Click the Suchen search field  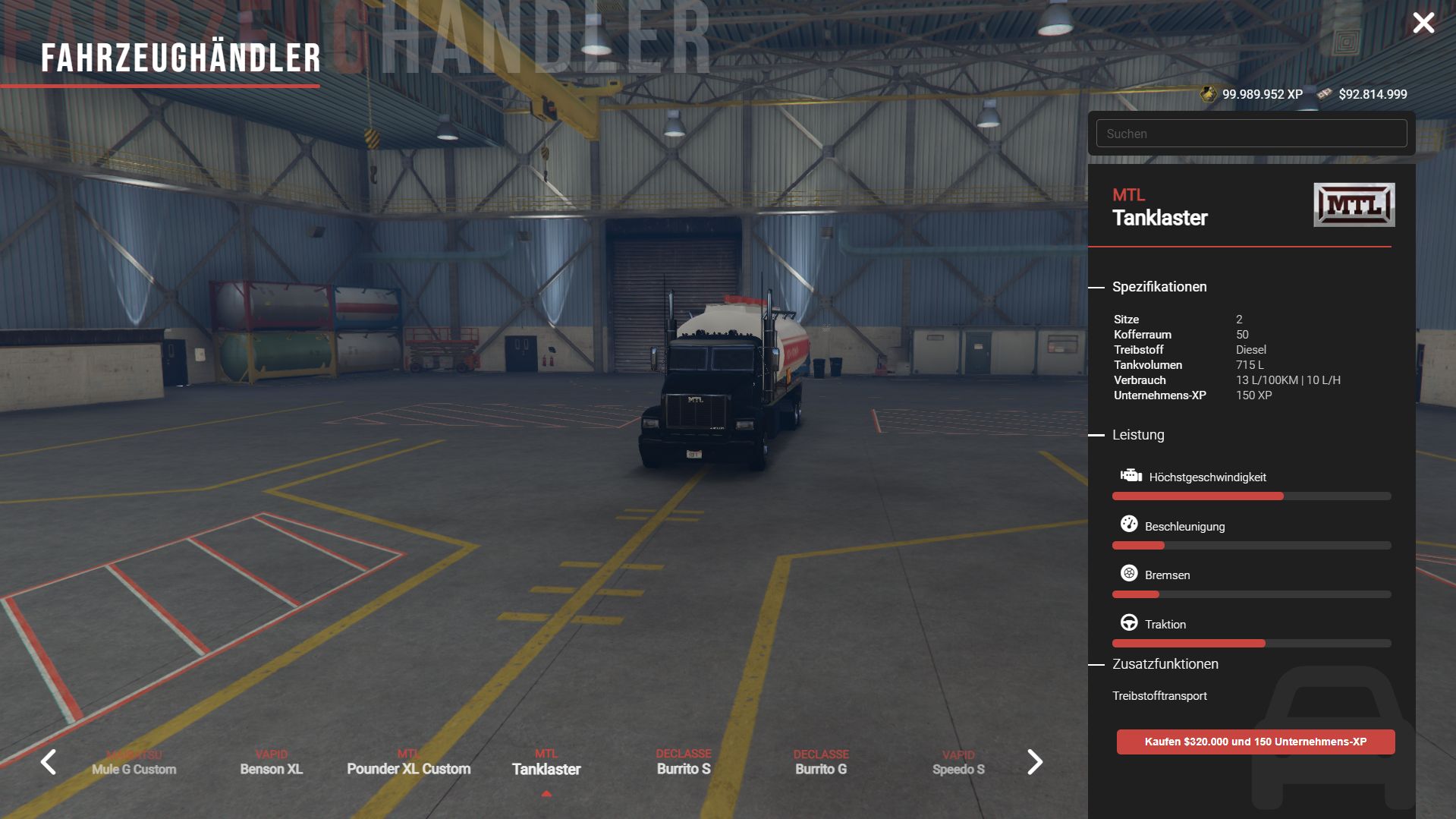1251,134
